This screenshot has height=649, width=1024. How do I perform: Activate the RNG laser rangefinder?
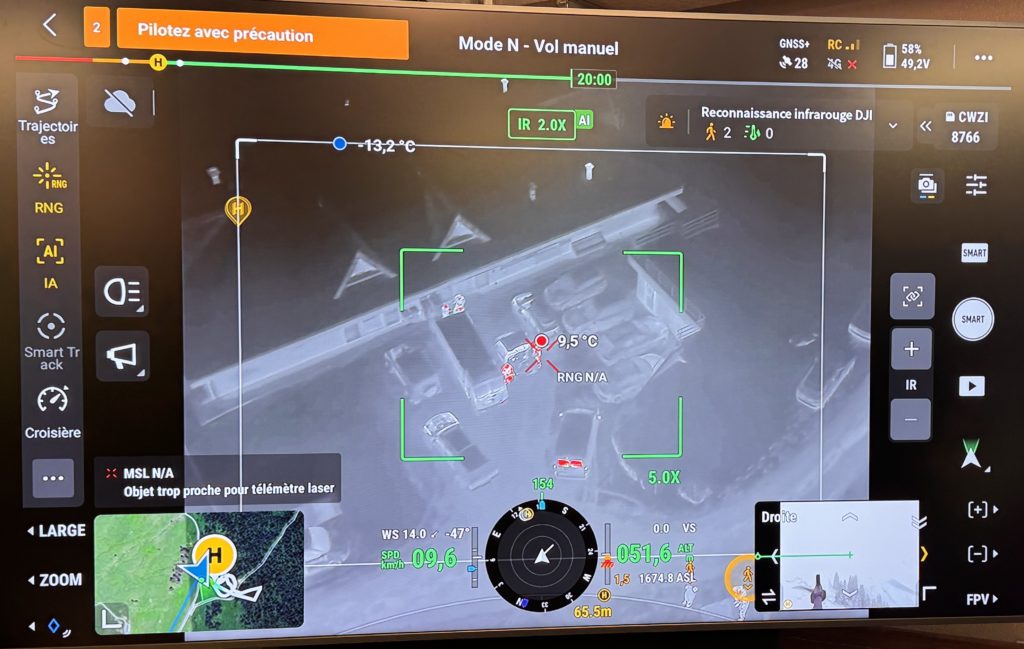coord(48,189)
